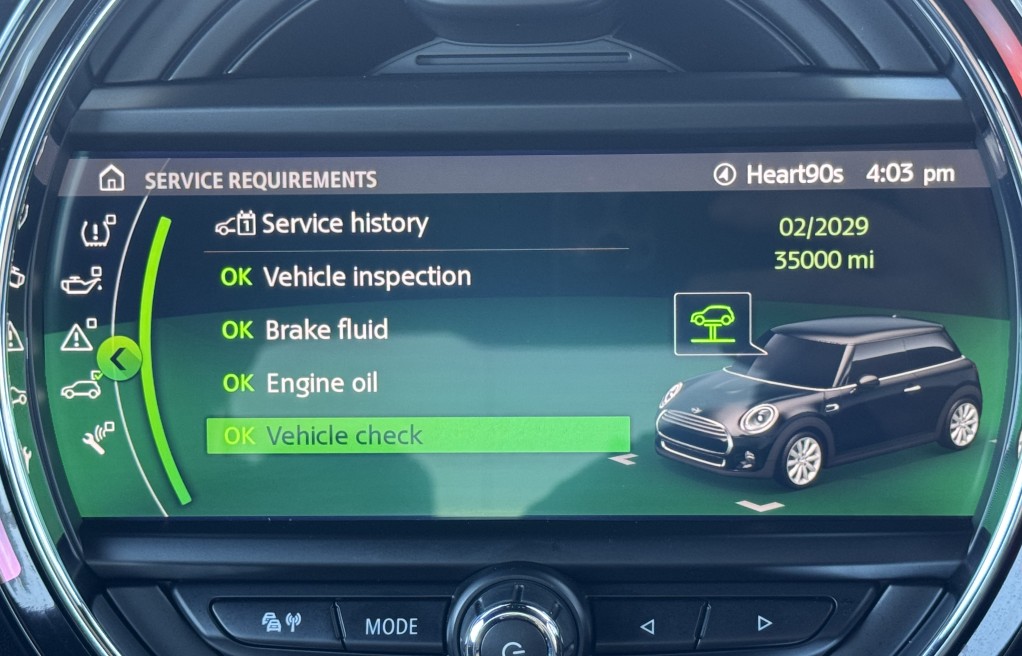
Task: Select the highlighted Vehicle check row
Action: (x=417, y=436)
